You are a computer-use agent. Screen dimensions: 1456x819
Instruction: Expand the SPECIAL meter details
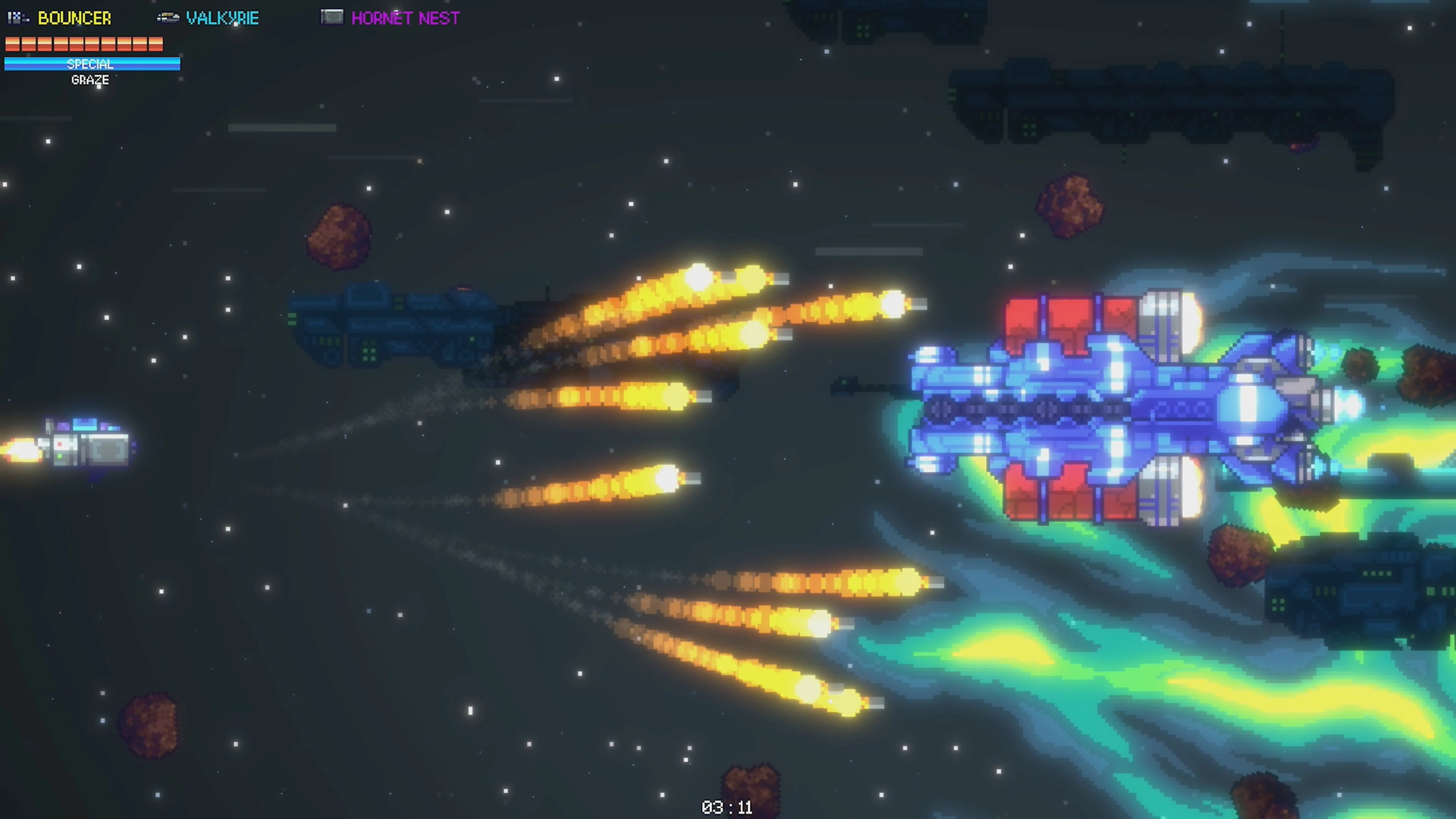pos(91,64)
